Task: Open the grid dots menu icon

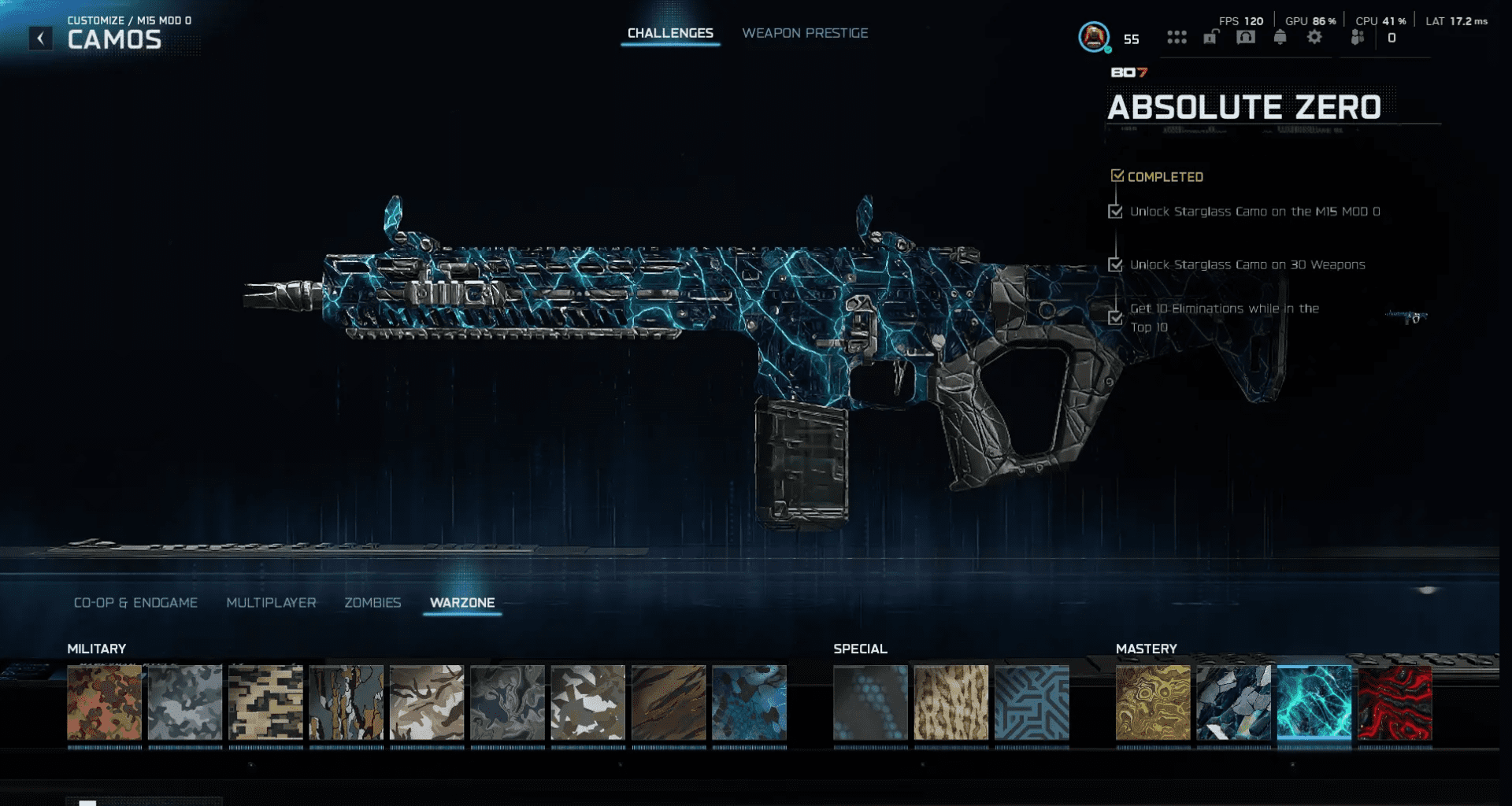Action: (x=1177, y=37)
